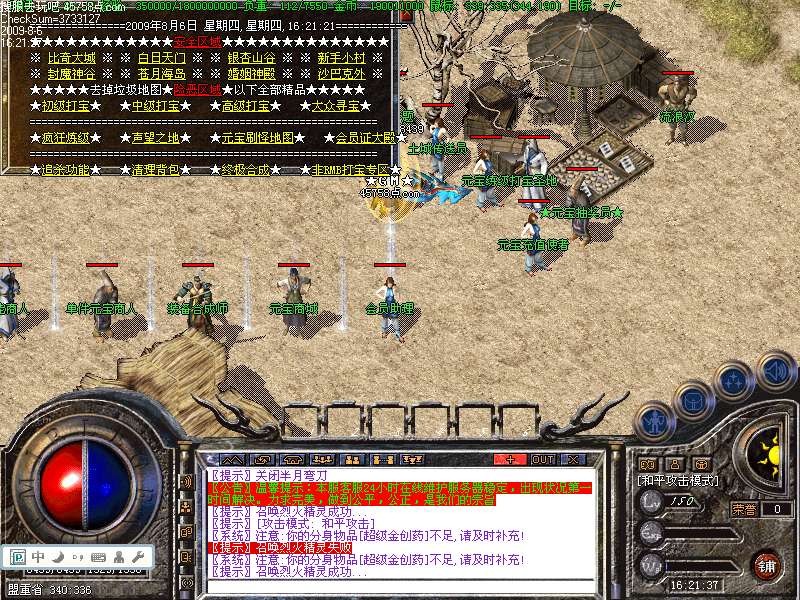Image resolution: width=800 pixels, height=600 pixels.
Task: Open the IME wrench settings icon
Action: coord(138,556)
